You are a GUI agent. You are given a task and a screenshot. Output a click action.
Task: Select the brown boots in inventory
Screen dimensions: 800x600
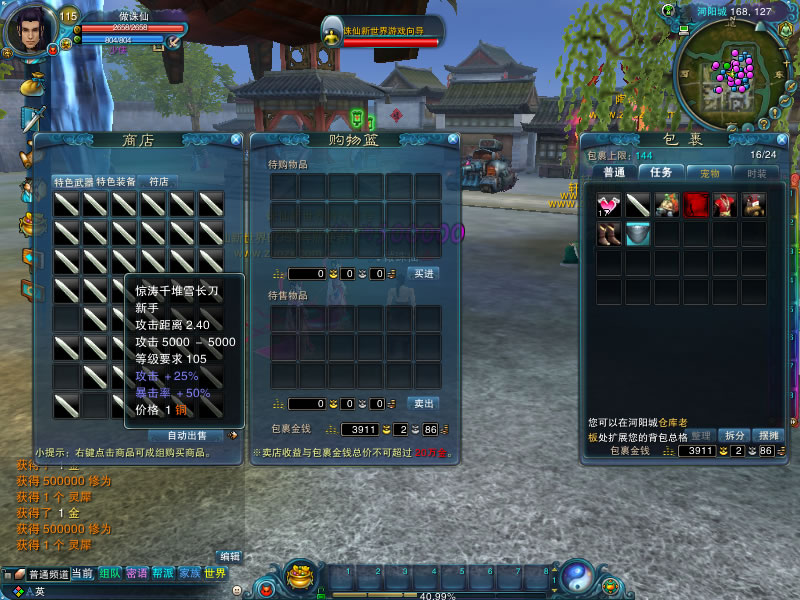609,234
